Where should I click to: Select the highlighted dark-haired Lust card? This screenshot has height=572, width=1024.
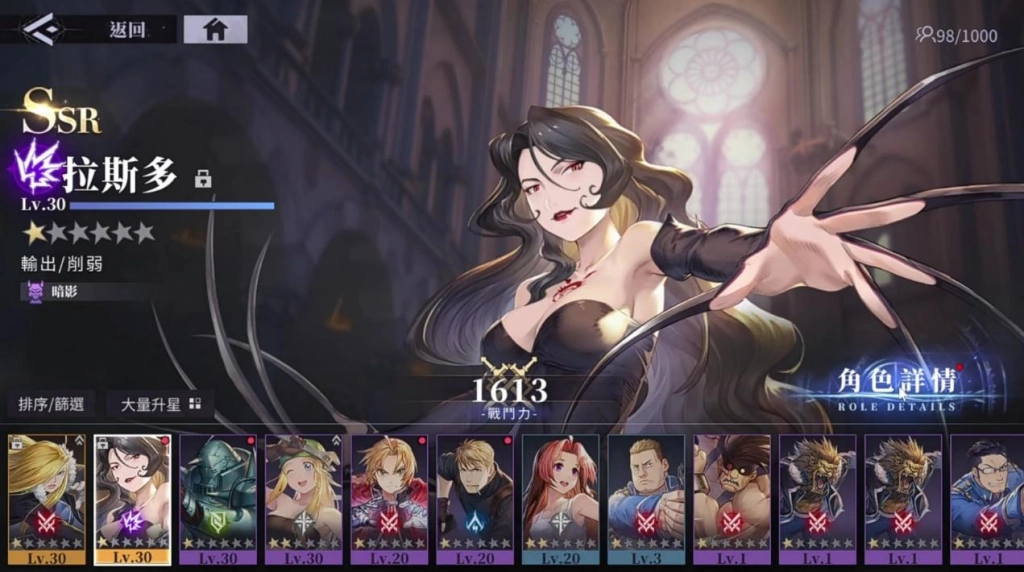[x=133, y=499]
